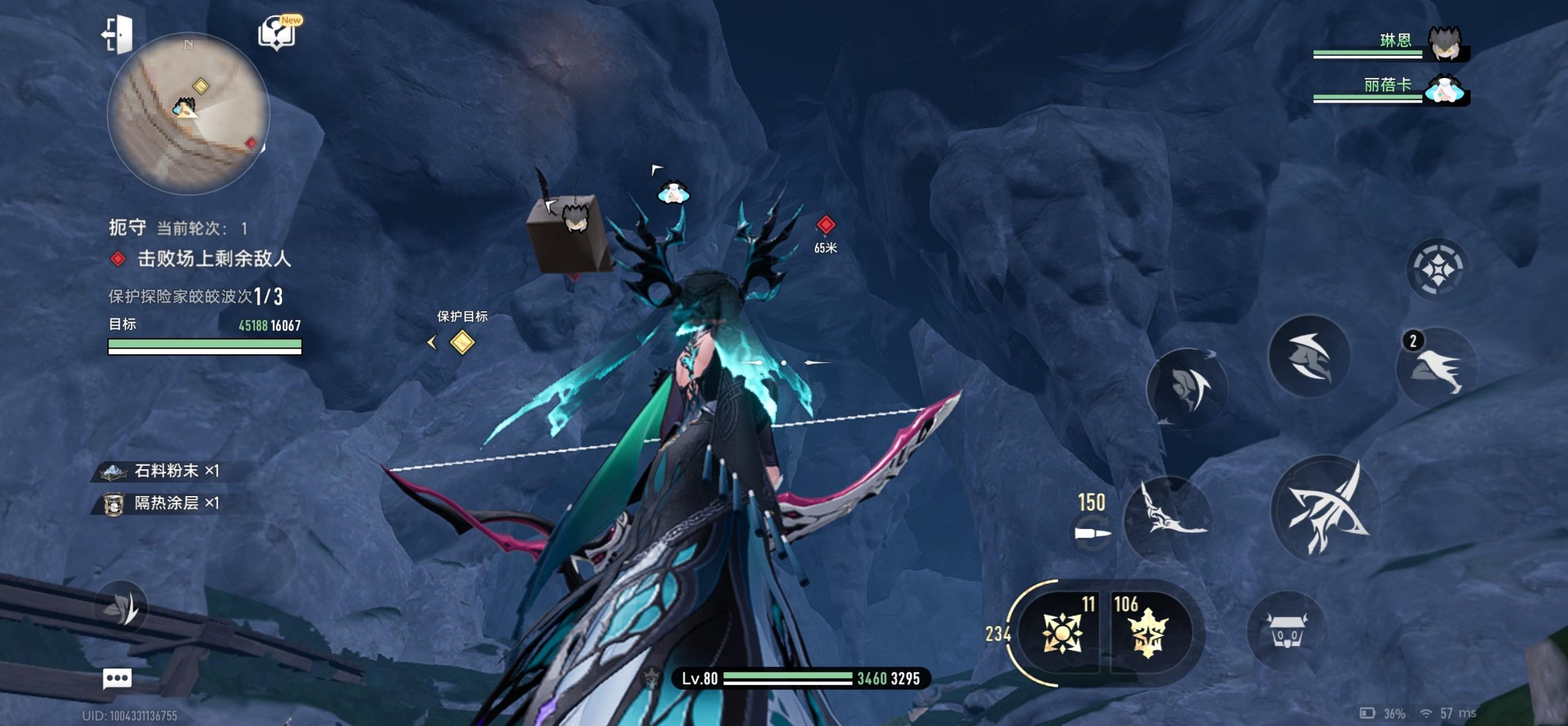Viewport: 1568px width, 726px height.
Task: Reload using the bullet ammo button
Action: pyautogui.click(x=1092, y=534)
